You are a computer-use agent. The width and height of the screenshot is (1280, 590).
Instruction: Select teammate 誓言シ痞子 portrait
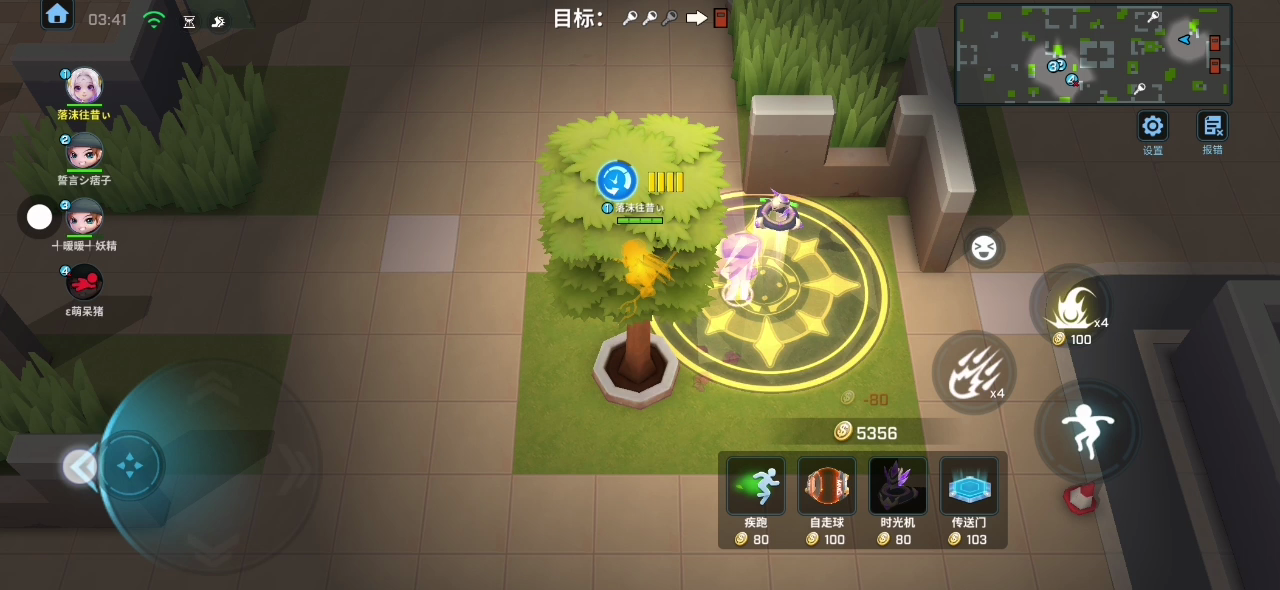point(84,152)
